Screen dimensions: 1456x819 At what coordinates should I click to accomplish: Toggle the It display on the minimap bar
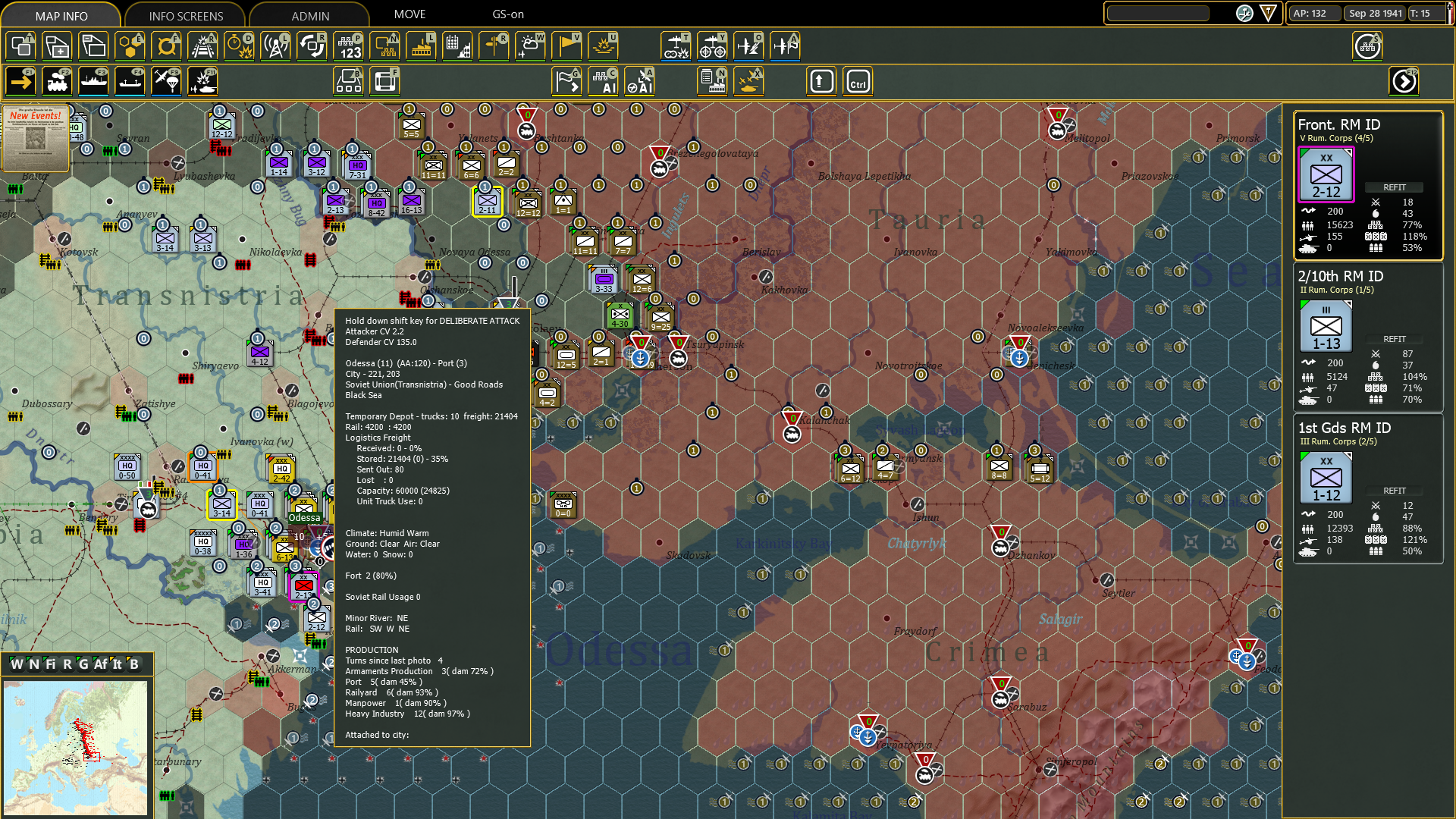[117, 664]
